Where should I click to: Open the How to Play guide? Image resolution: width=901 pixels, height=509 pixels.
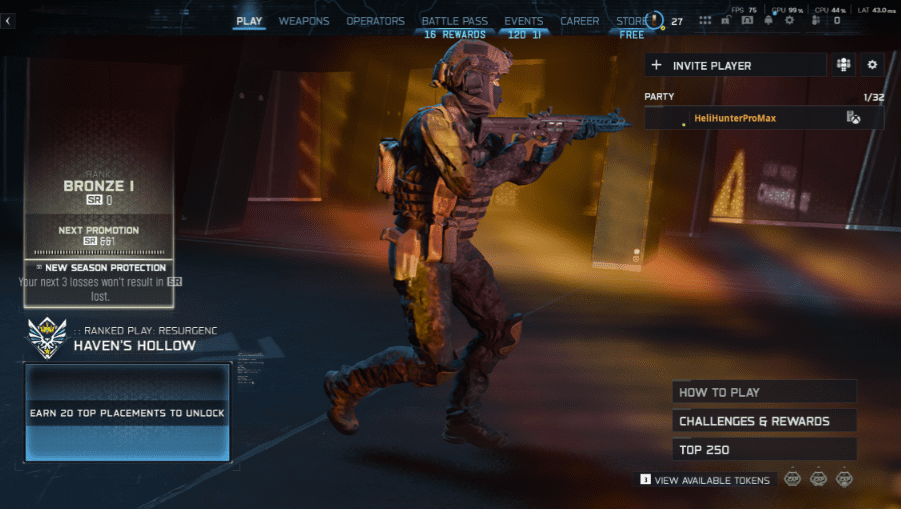coord(765,392)
